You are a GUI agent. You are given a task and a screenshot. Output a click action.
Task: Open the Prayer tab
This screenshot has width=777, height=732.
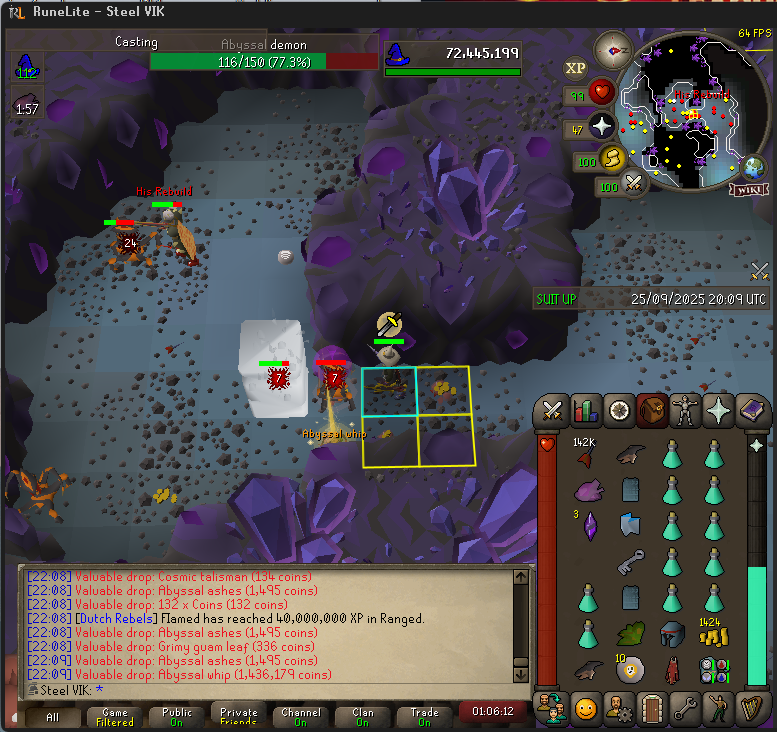point(718,411)
